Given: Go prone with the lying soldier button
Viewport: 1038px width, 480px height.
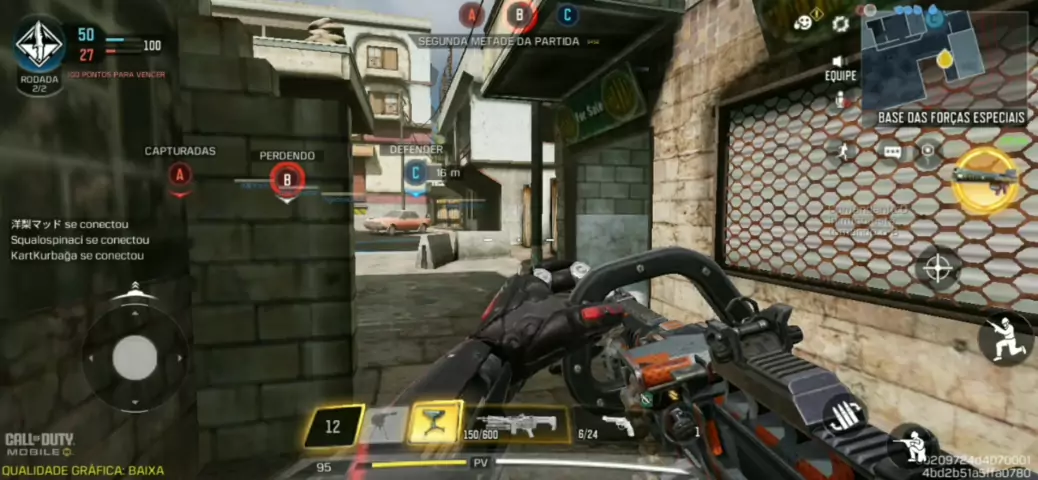Looking at the screenshot, I should [x=912, y=447].
